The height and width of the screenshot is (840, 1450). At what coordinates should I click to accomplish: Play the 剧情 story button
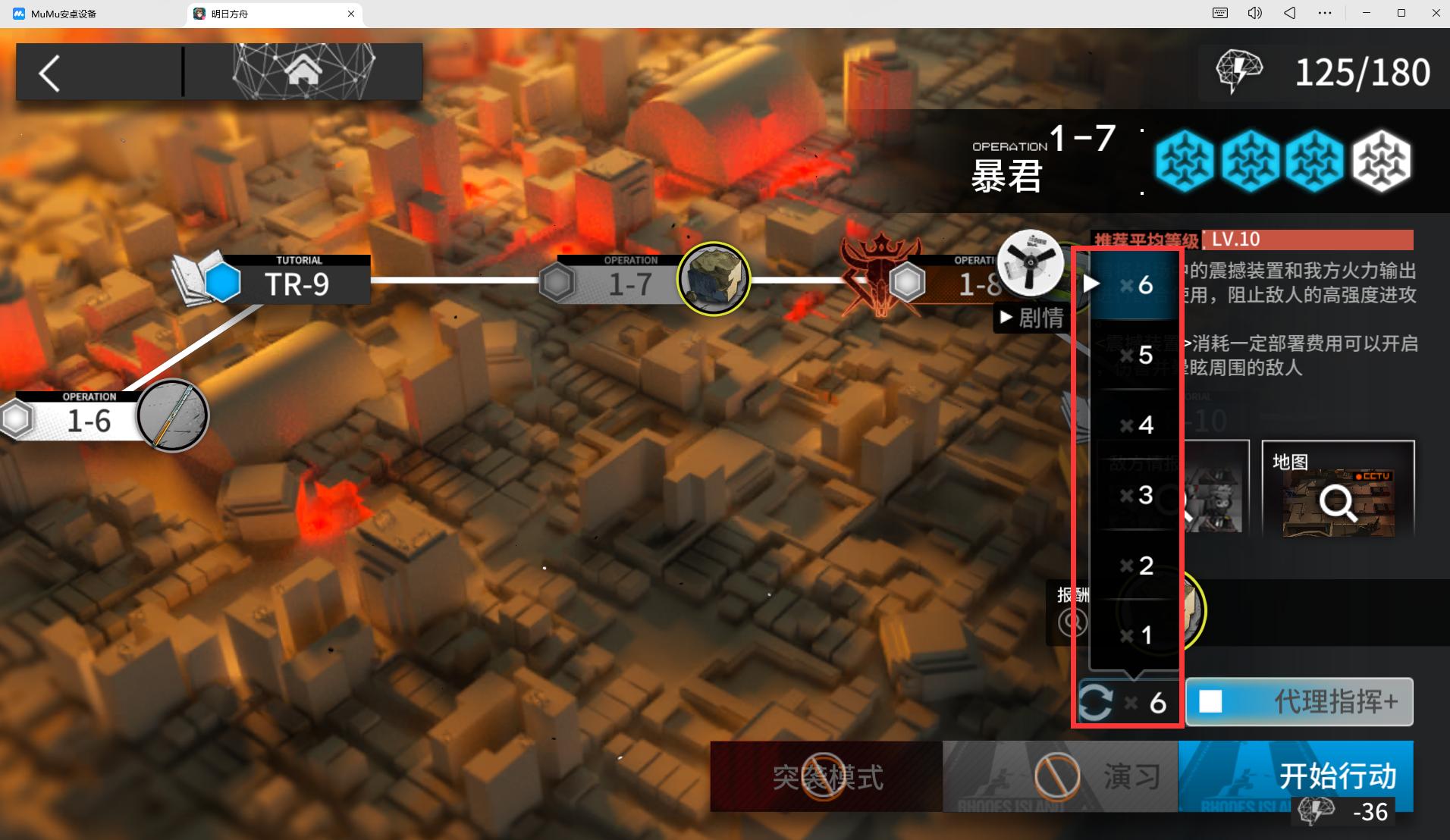click(1031, 318)
